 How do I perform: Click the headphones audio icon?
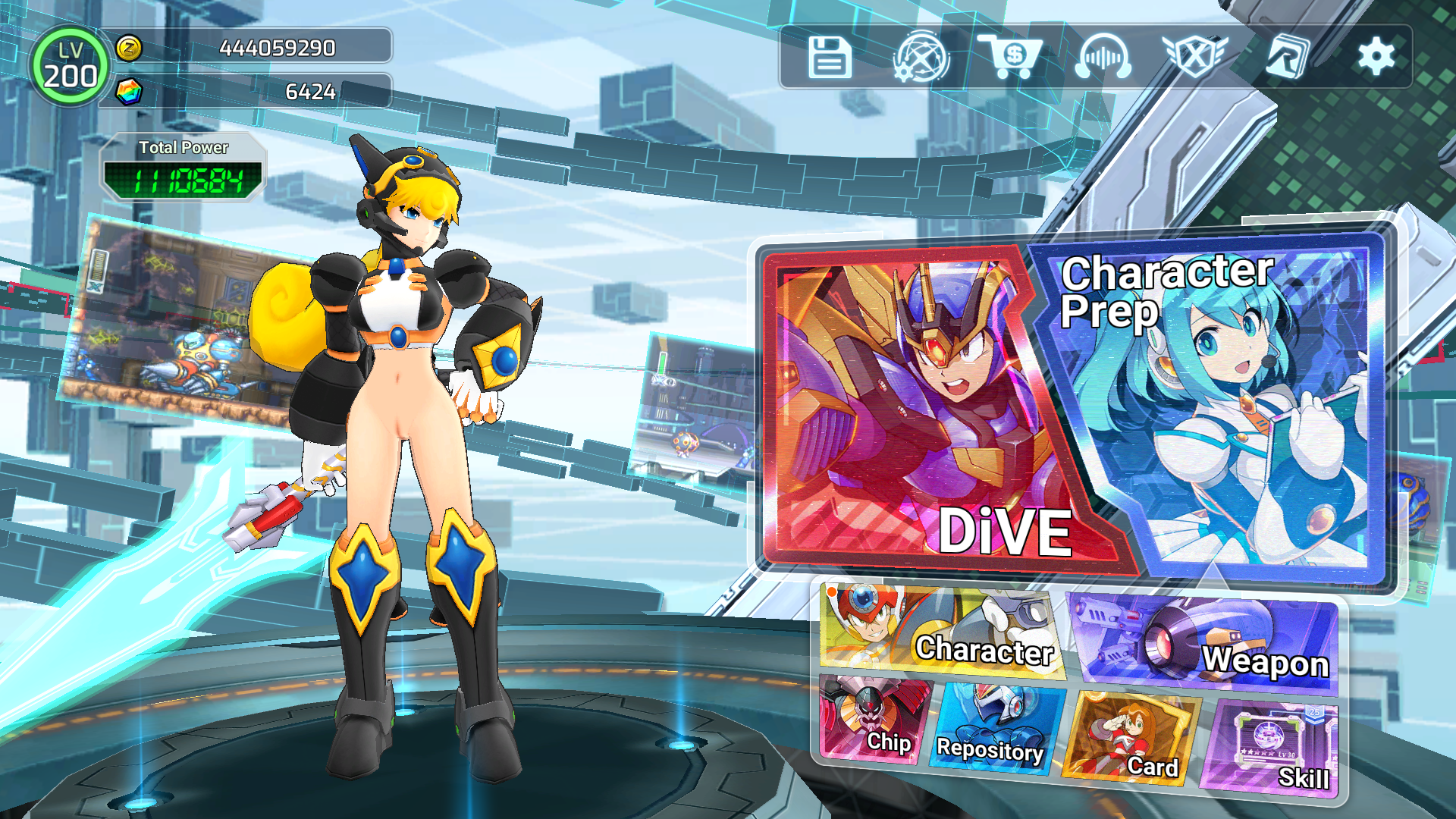pyautogui.click(x=1103, y=58)
